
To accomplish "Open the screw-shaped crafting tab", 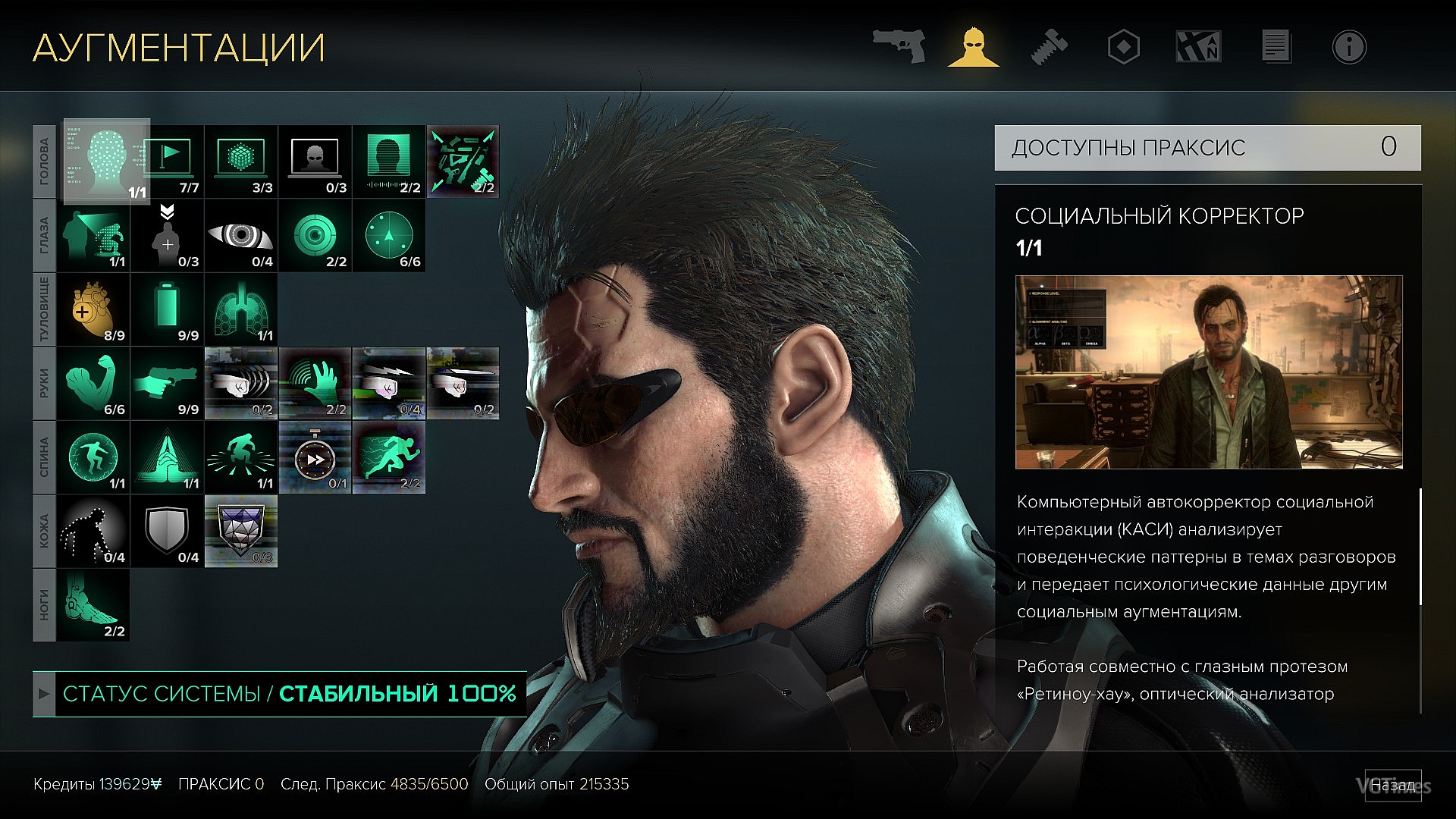I will (x=1050, y=46).
